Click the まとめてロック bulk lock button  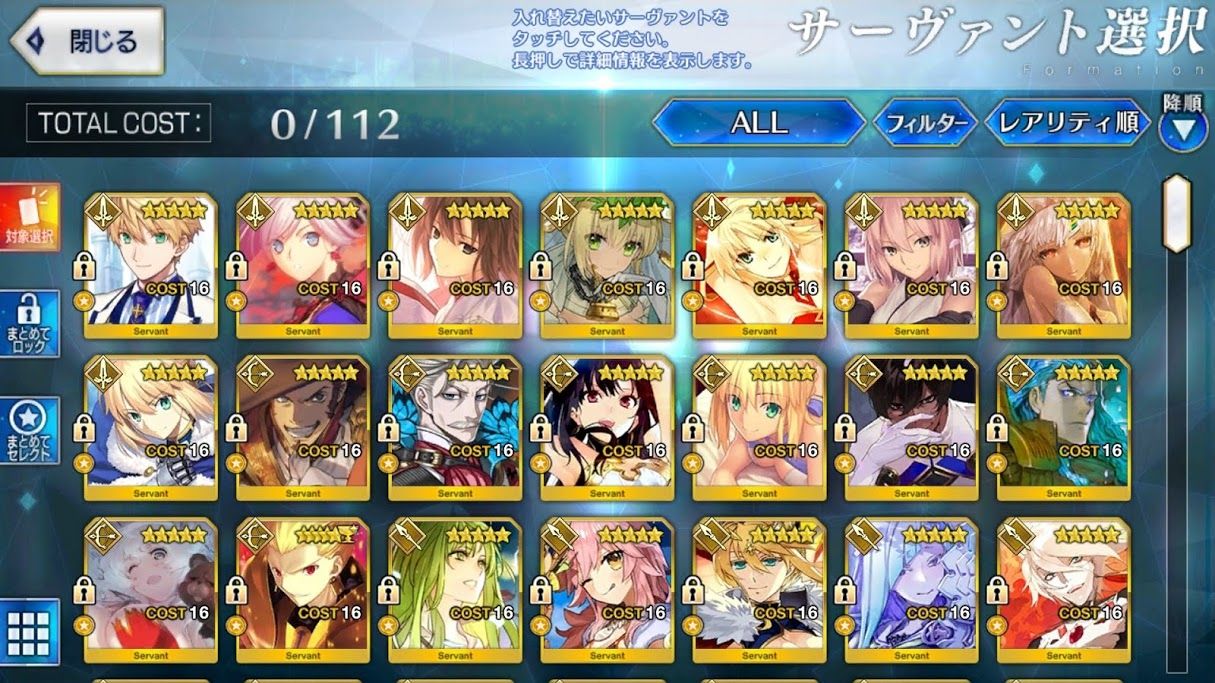pyautogui.click(x=29, y=323)
